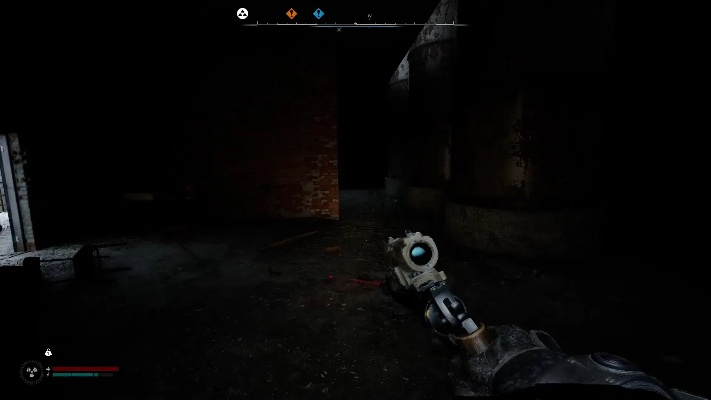The height and width of the screenshot is (400, 711).
Task: Click the weight status icon above health bar
Action: coord(47,352)
